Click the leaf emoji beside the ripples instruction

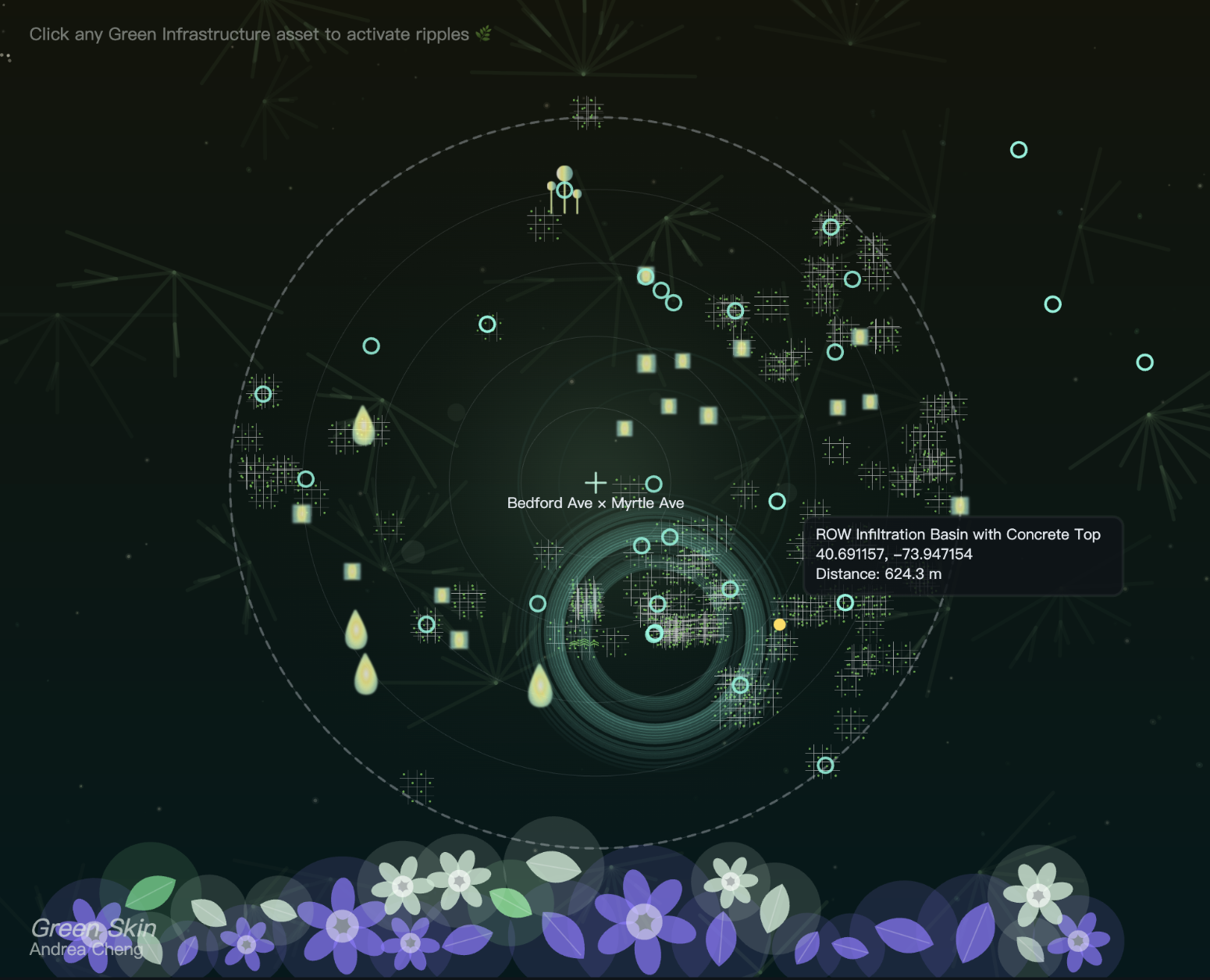click(484, 34)
